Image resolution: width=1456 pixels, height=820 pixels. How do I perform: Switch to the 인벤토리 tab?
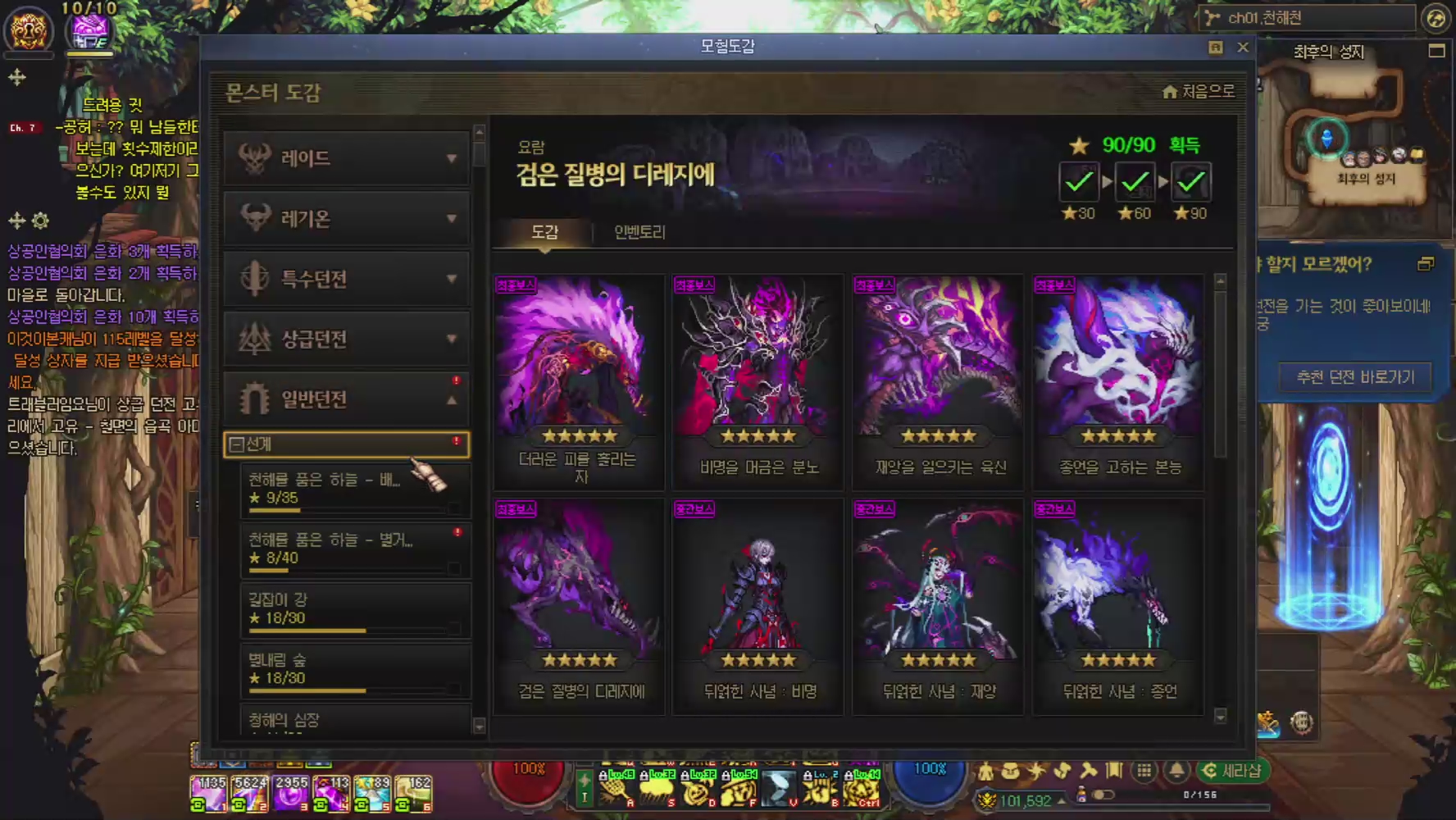pos(639,233)
